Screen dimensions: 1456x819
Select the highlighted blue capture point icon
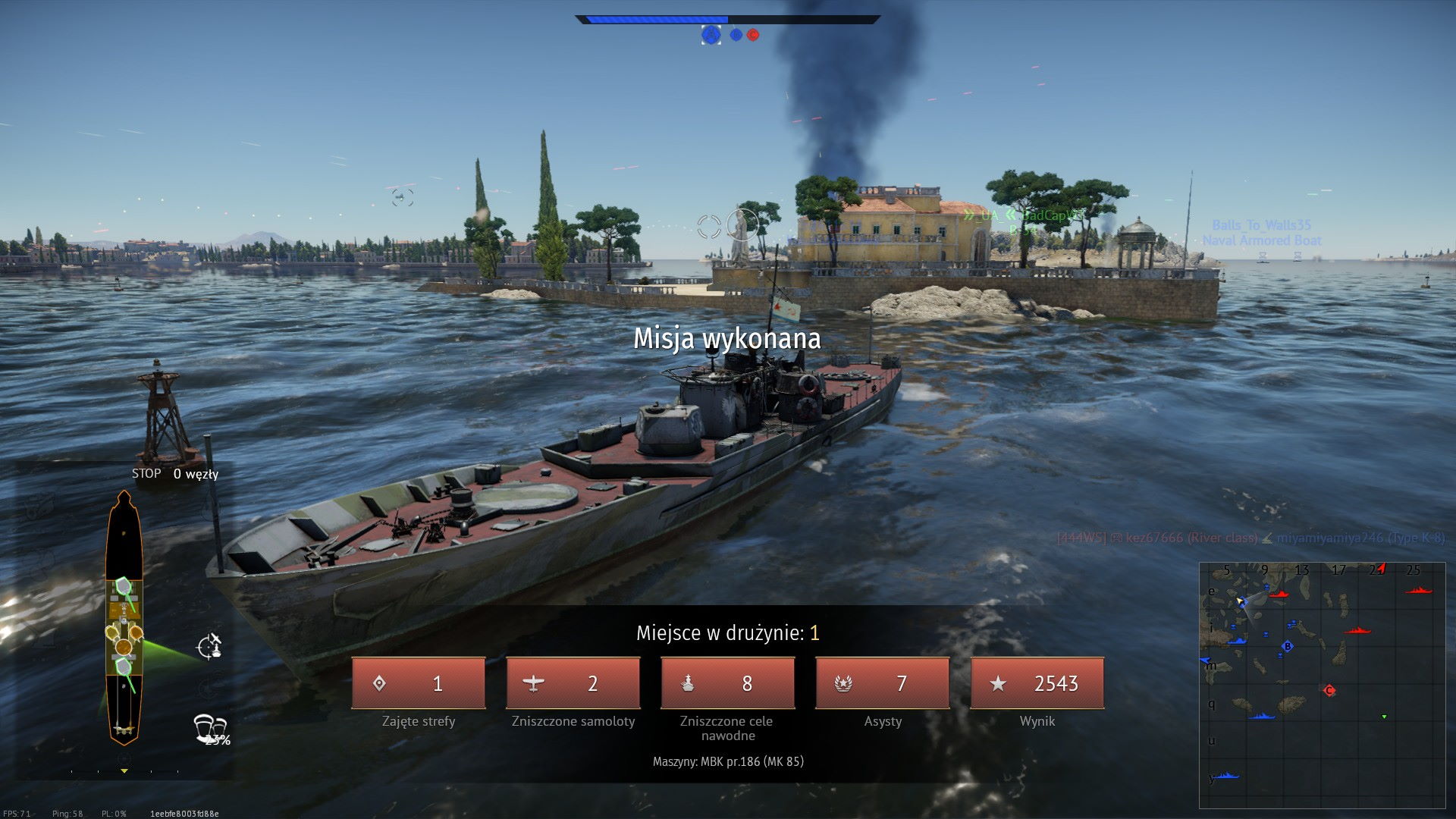point(711,34)
